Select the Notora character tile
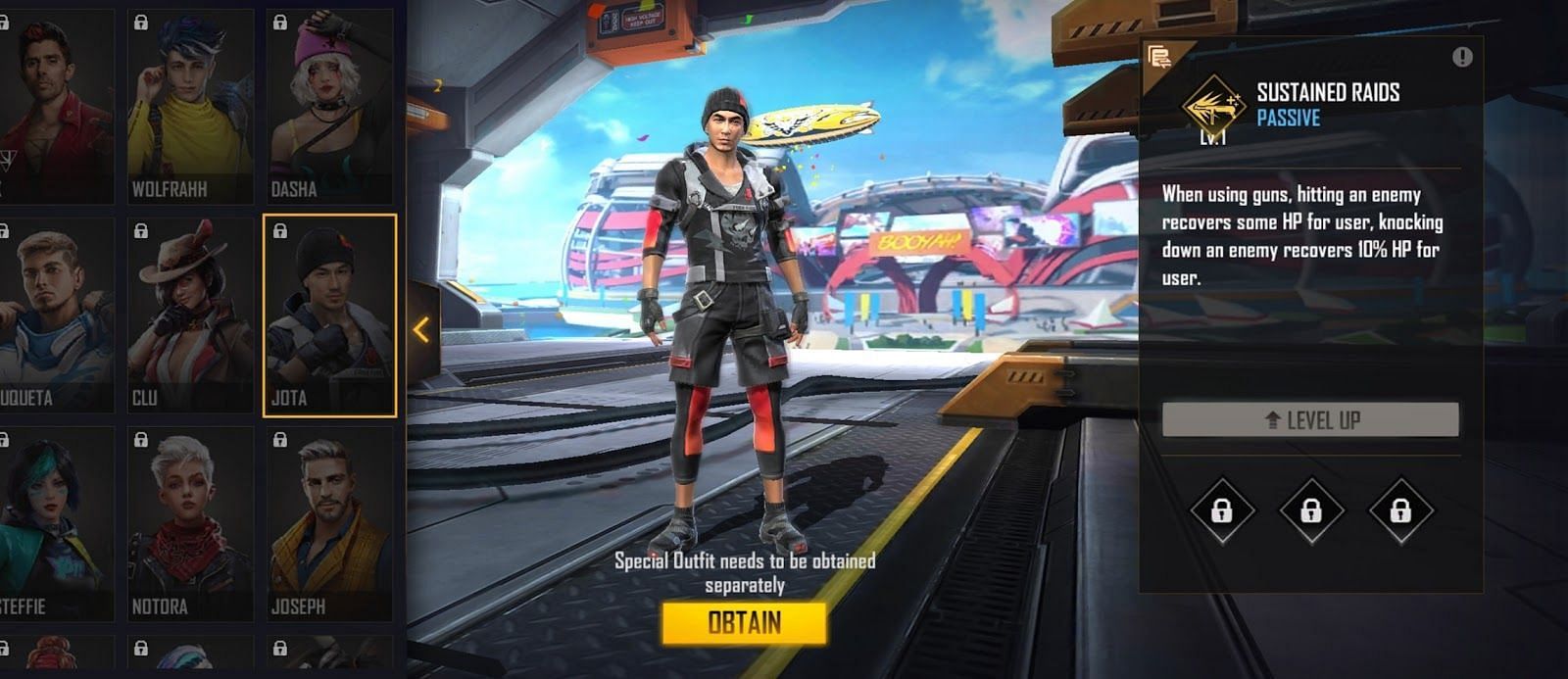 click(x=190, y=524)
